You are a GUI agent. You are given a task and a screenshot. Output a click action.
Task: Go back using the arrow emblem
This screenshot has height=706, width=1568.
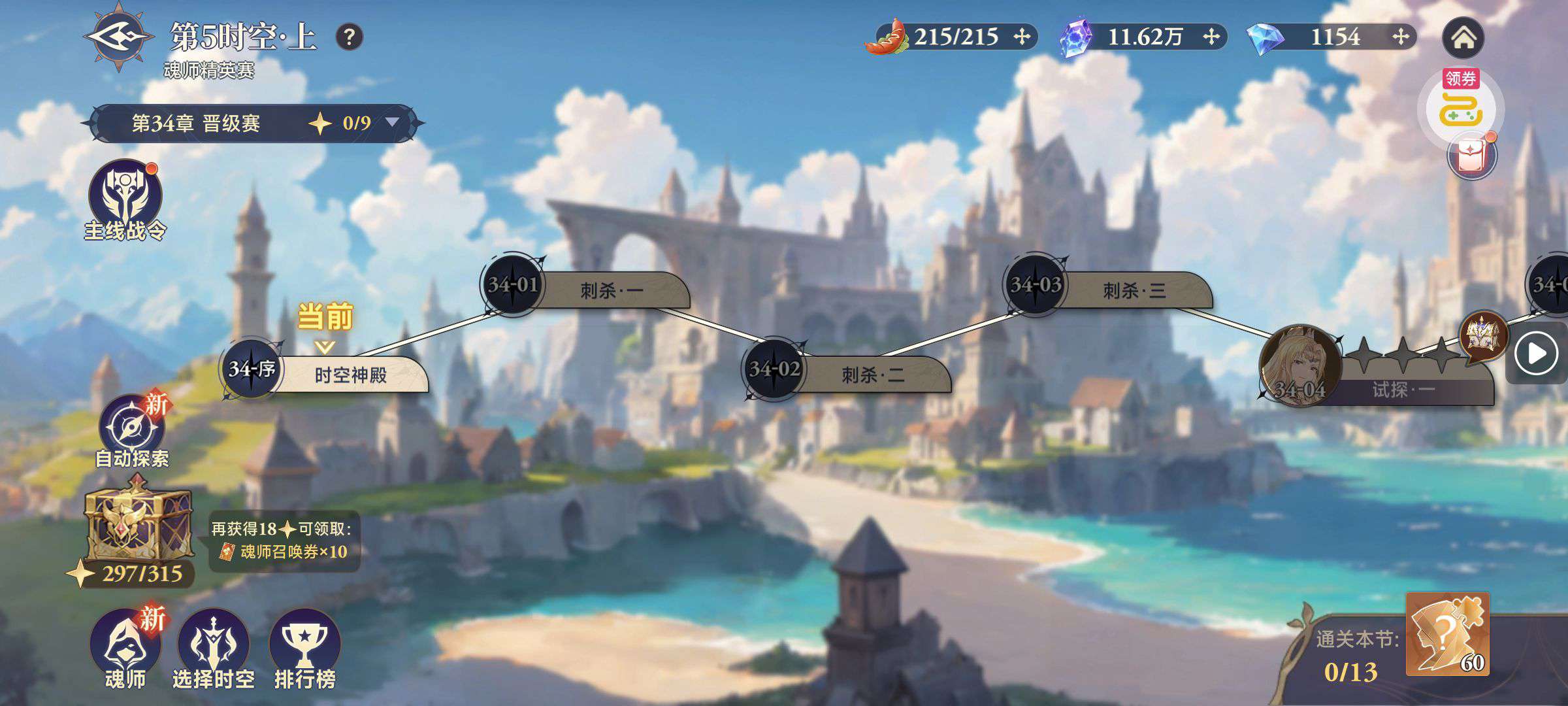119,37
